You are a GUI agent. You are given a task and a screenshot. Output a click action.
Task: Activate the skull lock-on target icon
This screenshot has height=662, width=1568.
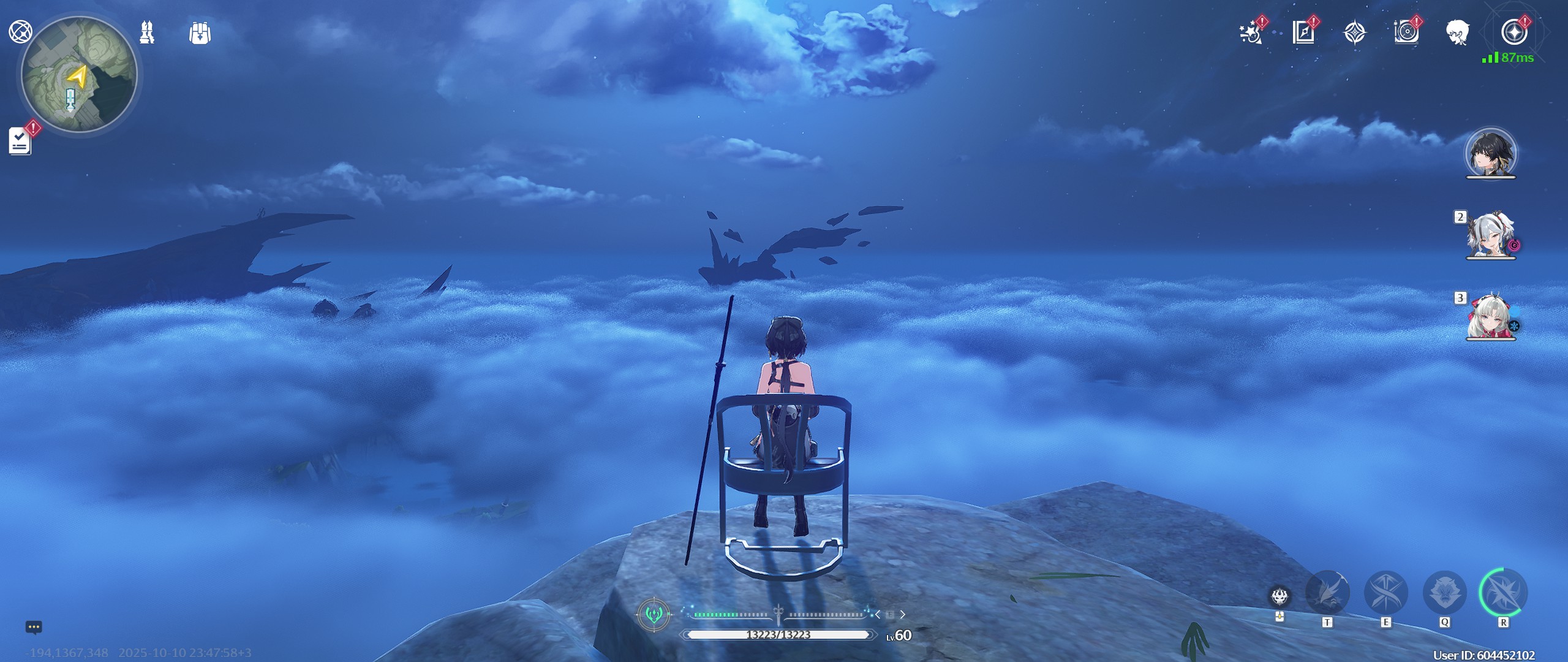(x=1280, y=596)
